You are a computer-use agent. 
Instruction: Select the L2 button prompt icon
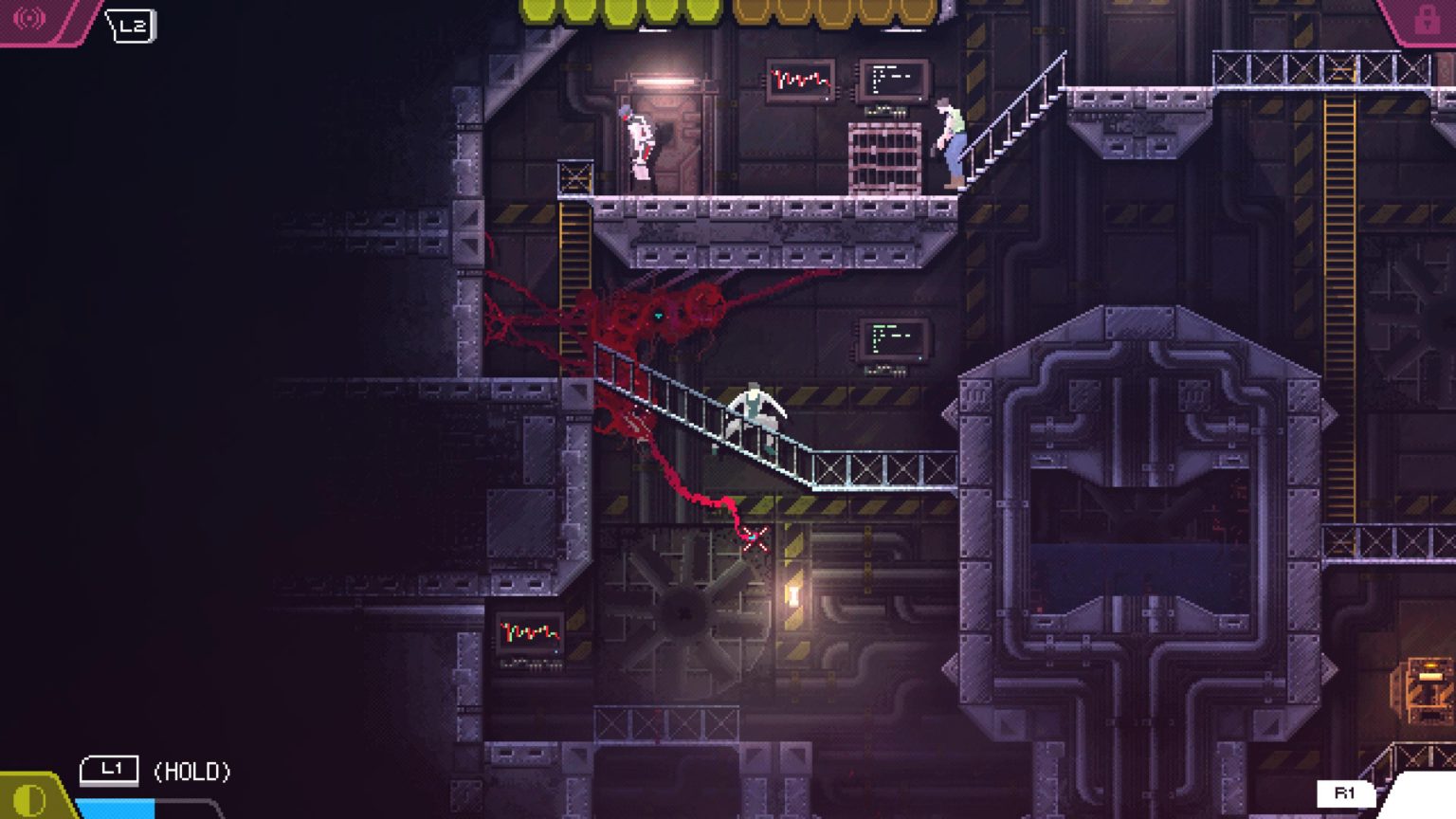pos(133,26)
